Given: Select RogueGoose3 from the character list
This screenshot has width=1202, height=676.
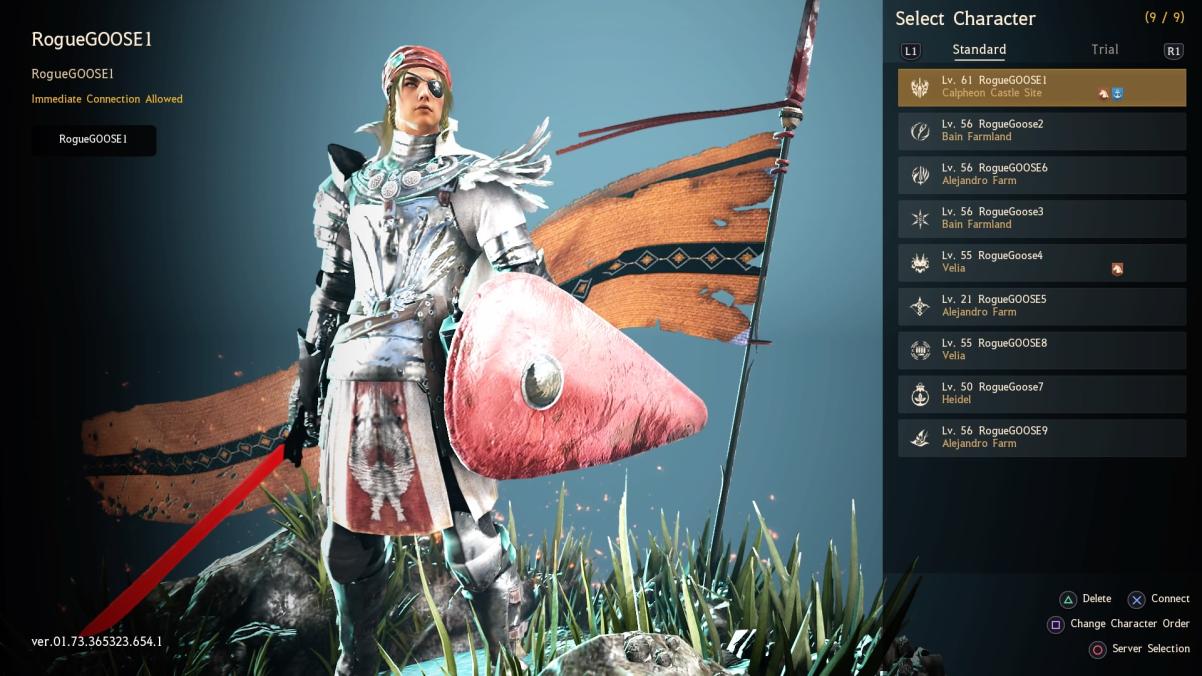Looking at the screenshot, I should point(1041,219).
